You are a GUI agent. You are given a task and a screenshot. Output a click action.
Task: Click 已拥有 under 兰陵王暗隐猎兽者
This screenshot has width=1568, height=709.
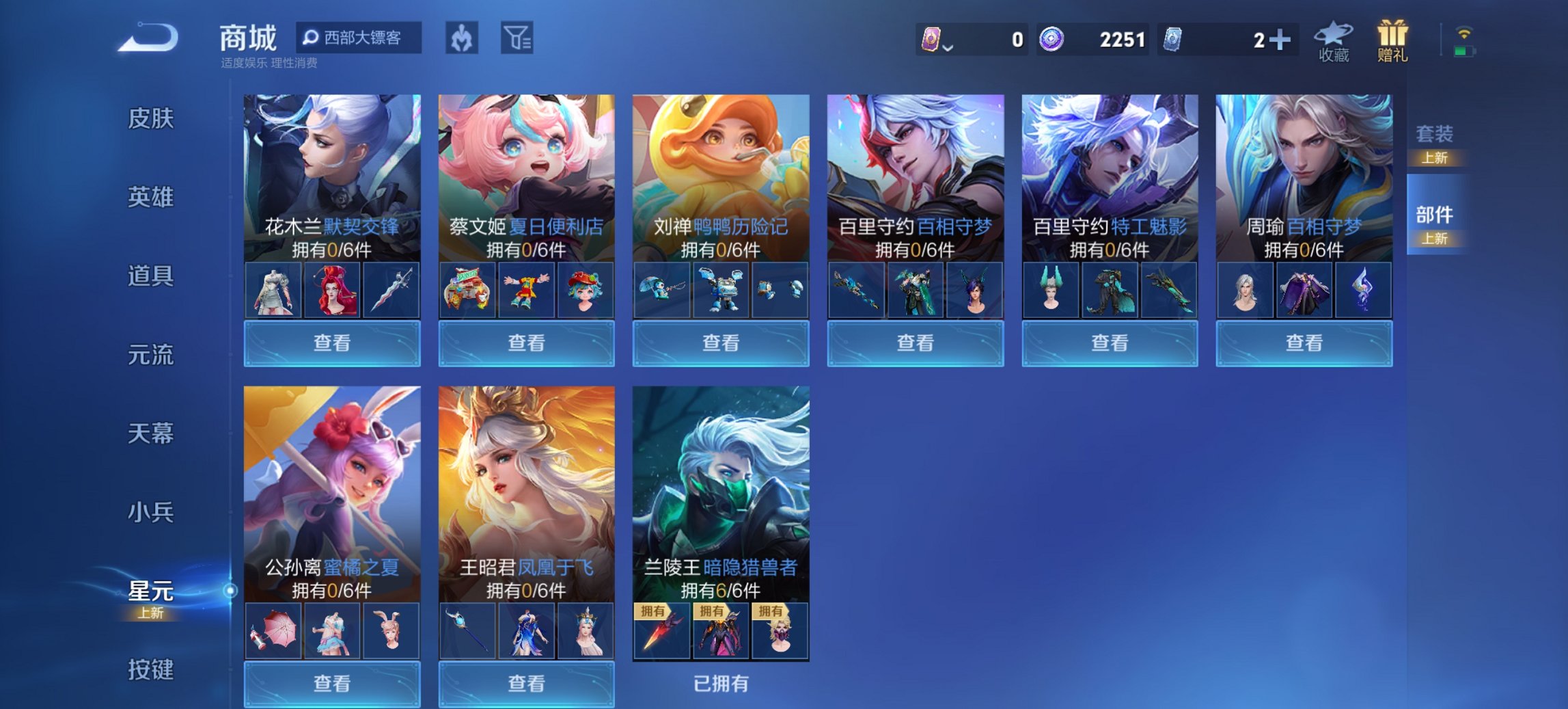pyautogui.click(x=719, y=684)
